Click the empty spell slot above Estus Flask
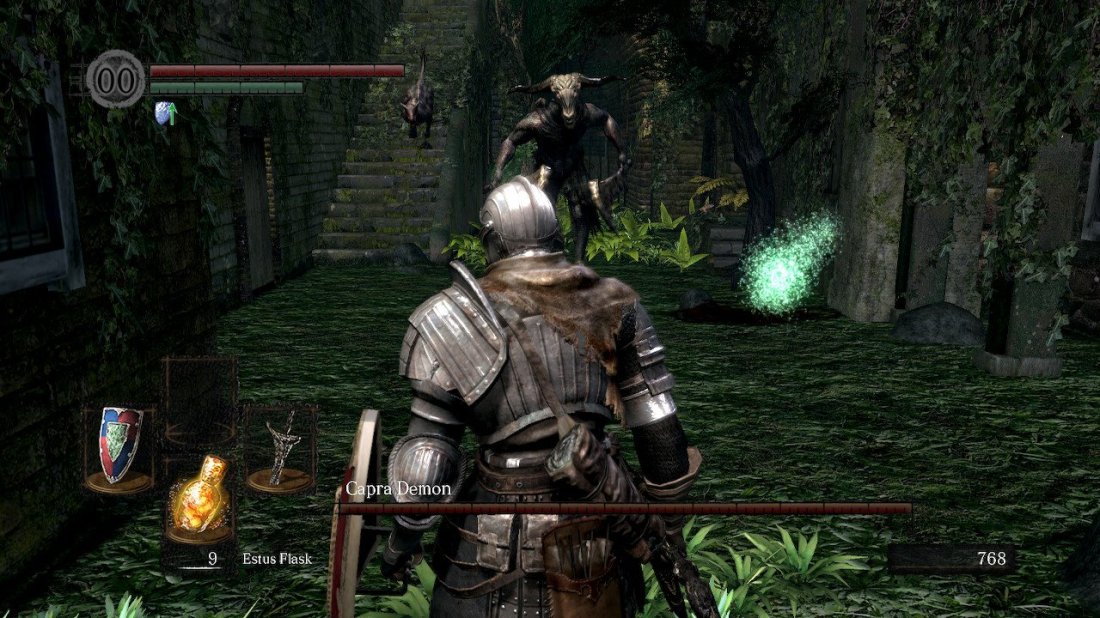 pos(200,400)
